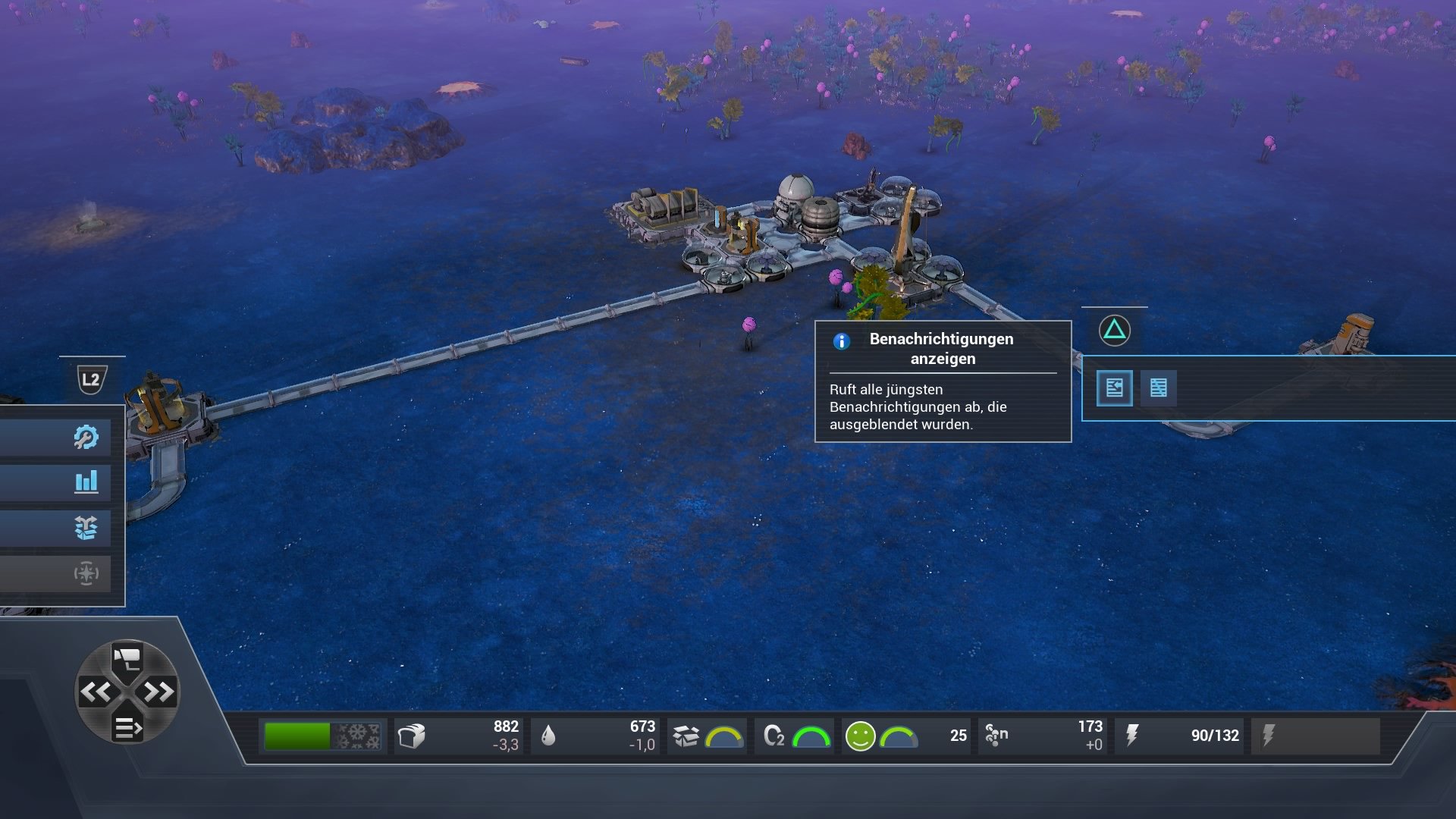Open the resource distribution box icon

tap(89, 529)
